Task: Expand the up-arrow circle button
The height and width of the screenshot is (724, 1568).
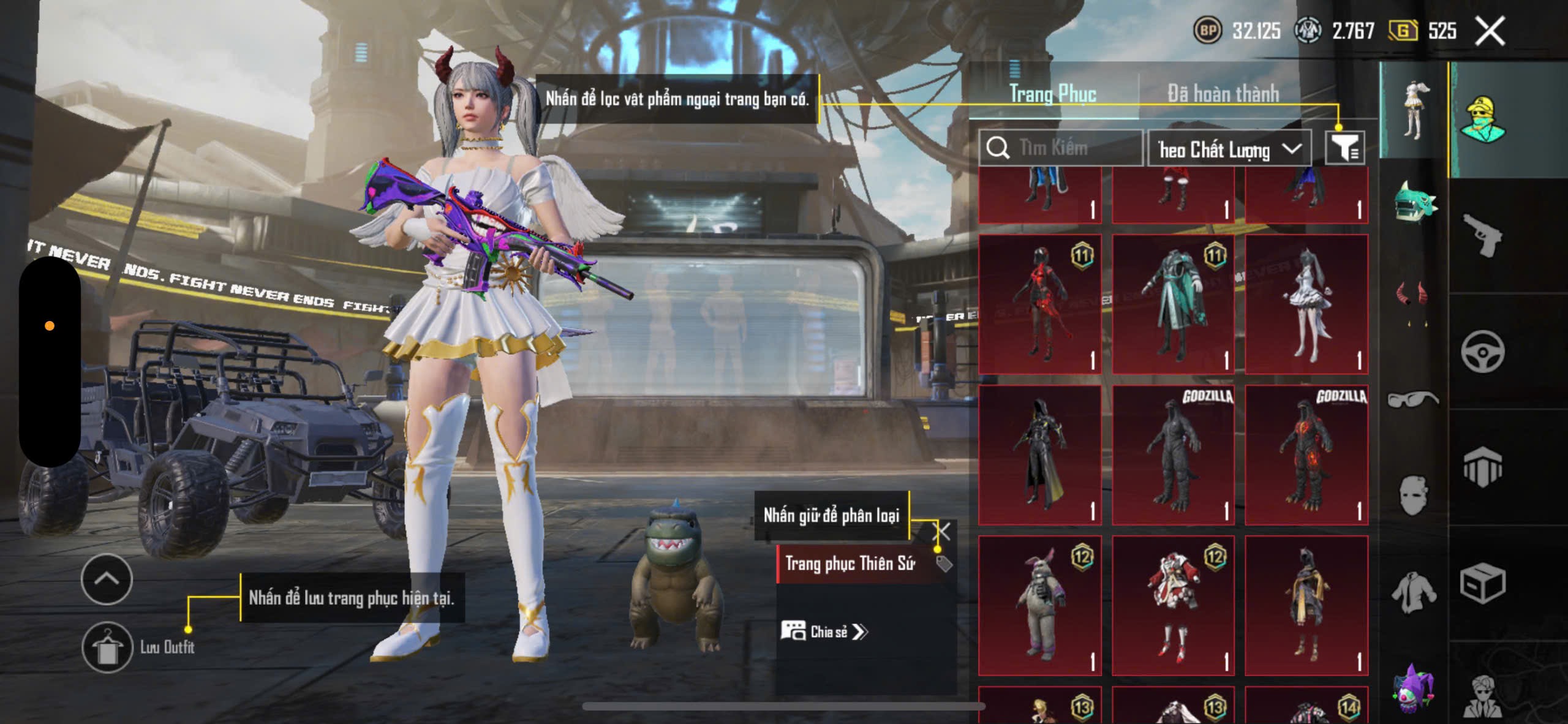Action: coord(107,579)
